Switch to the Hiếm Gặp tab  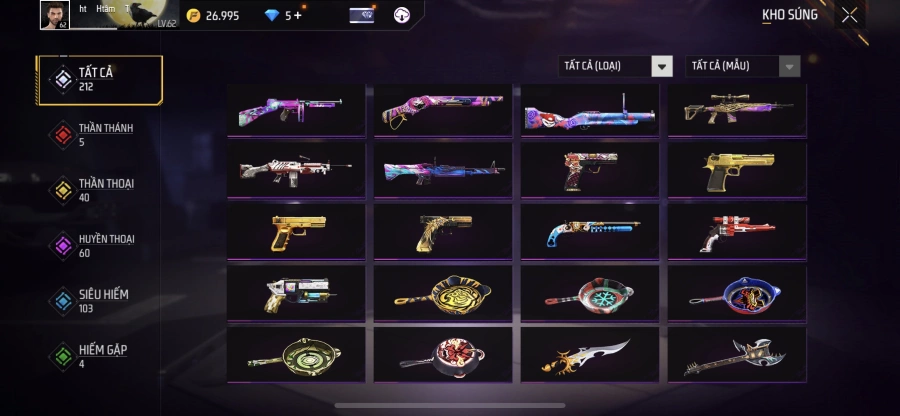[99, 356]
